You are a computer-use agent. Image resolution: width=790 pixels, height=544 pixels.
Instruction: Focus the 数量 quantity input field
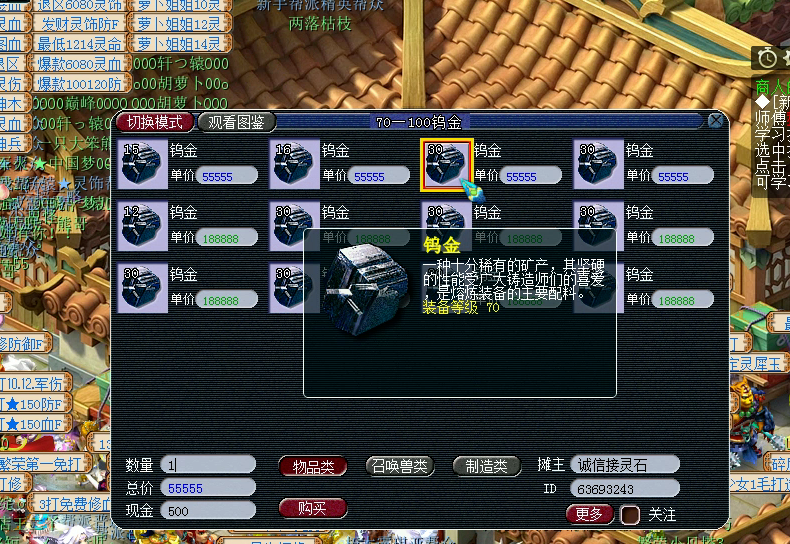pyautogui.click(x=209, y=465)
